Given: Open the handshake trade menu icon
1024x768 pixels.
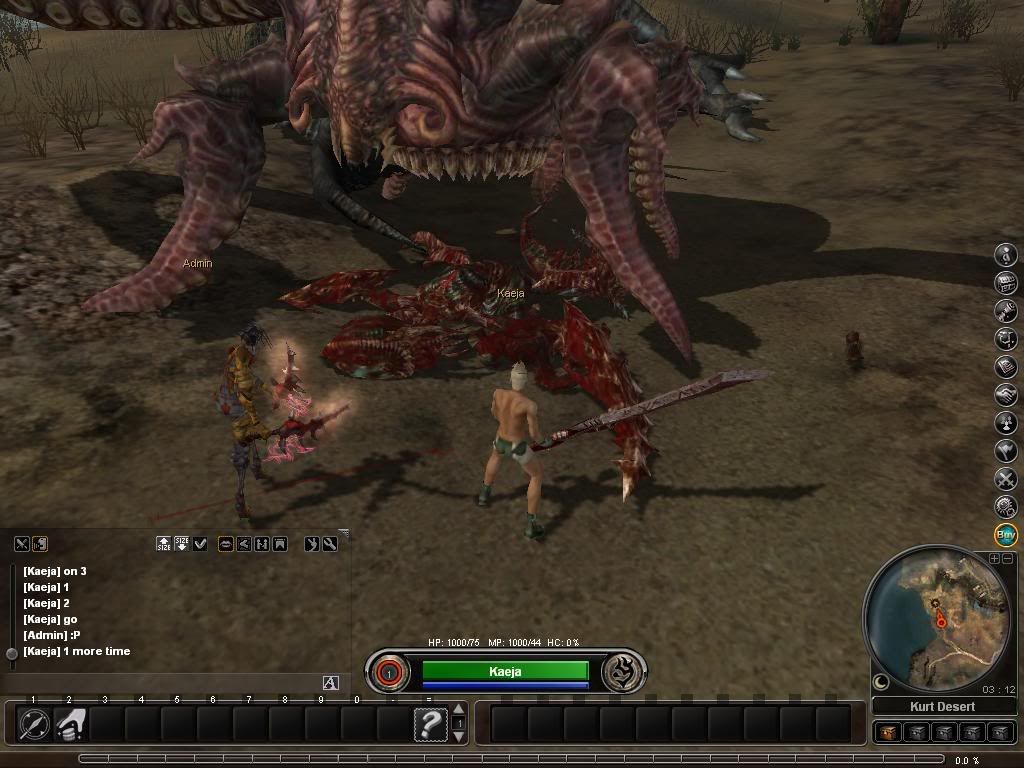Looking at the screenshot, I should 1006,395.
